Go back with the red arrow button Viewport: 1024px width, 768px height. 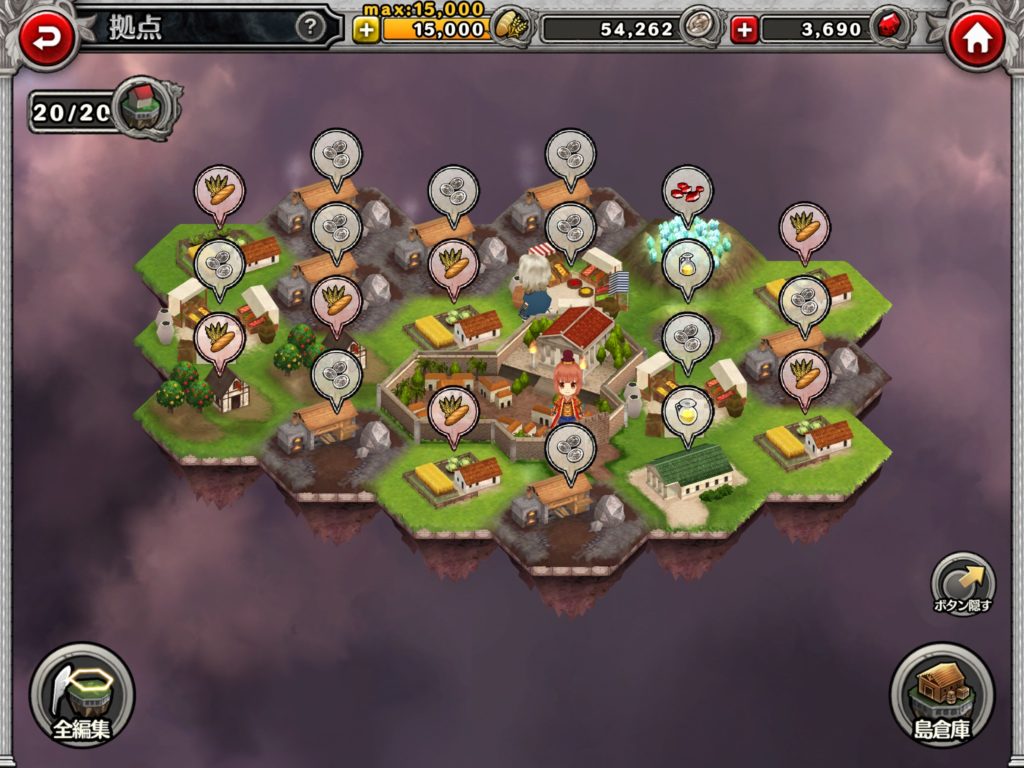point(46,39)
